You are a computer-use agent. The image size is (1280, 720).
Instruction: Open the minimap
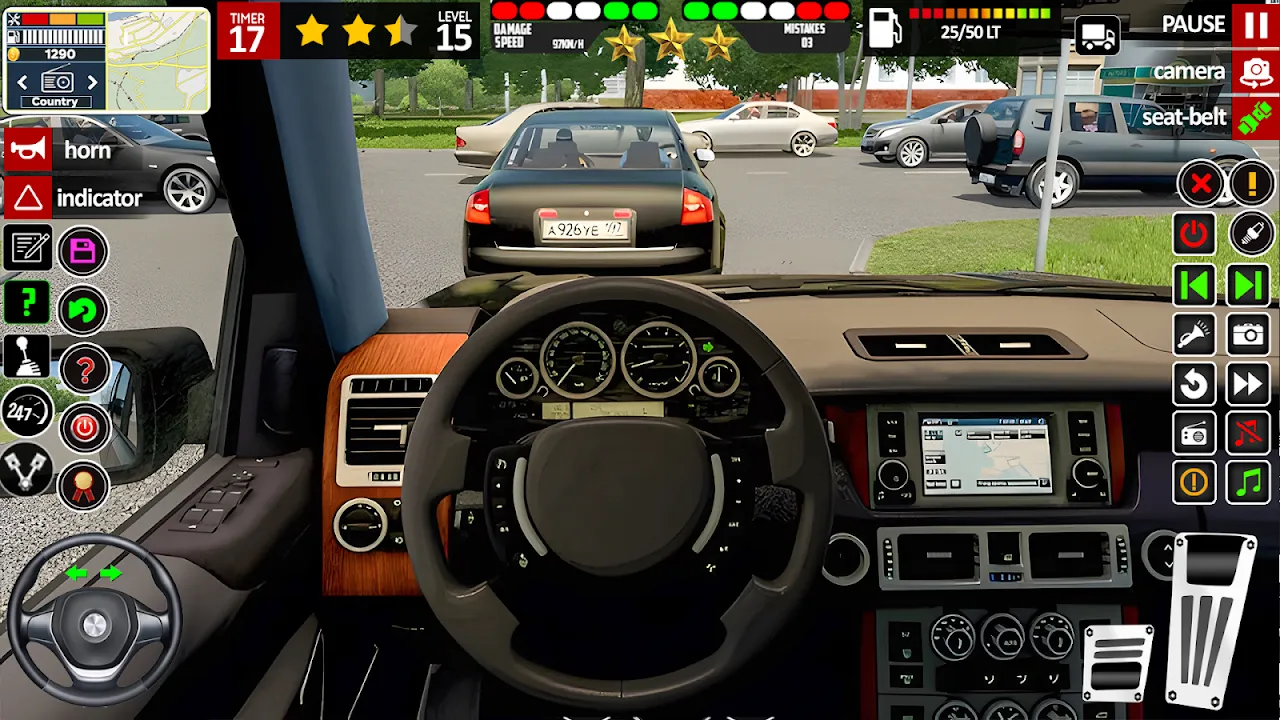tap(157, 59)
